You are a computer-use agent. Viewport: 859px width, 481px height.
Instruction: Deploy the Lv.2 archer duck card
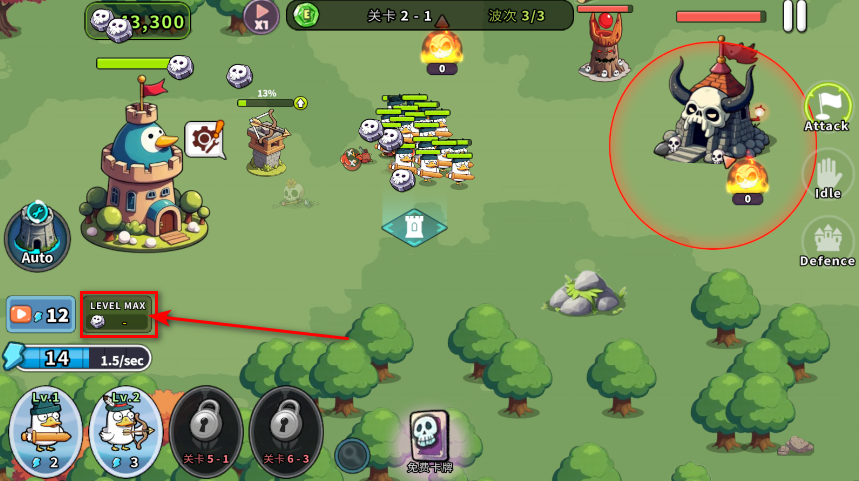125,430
